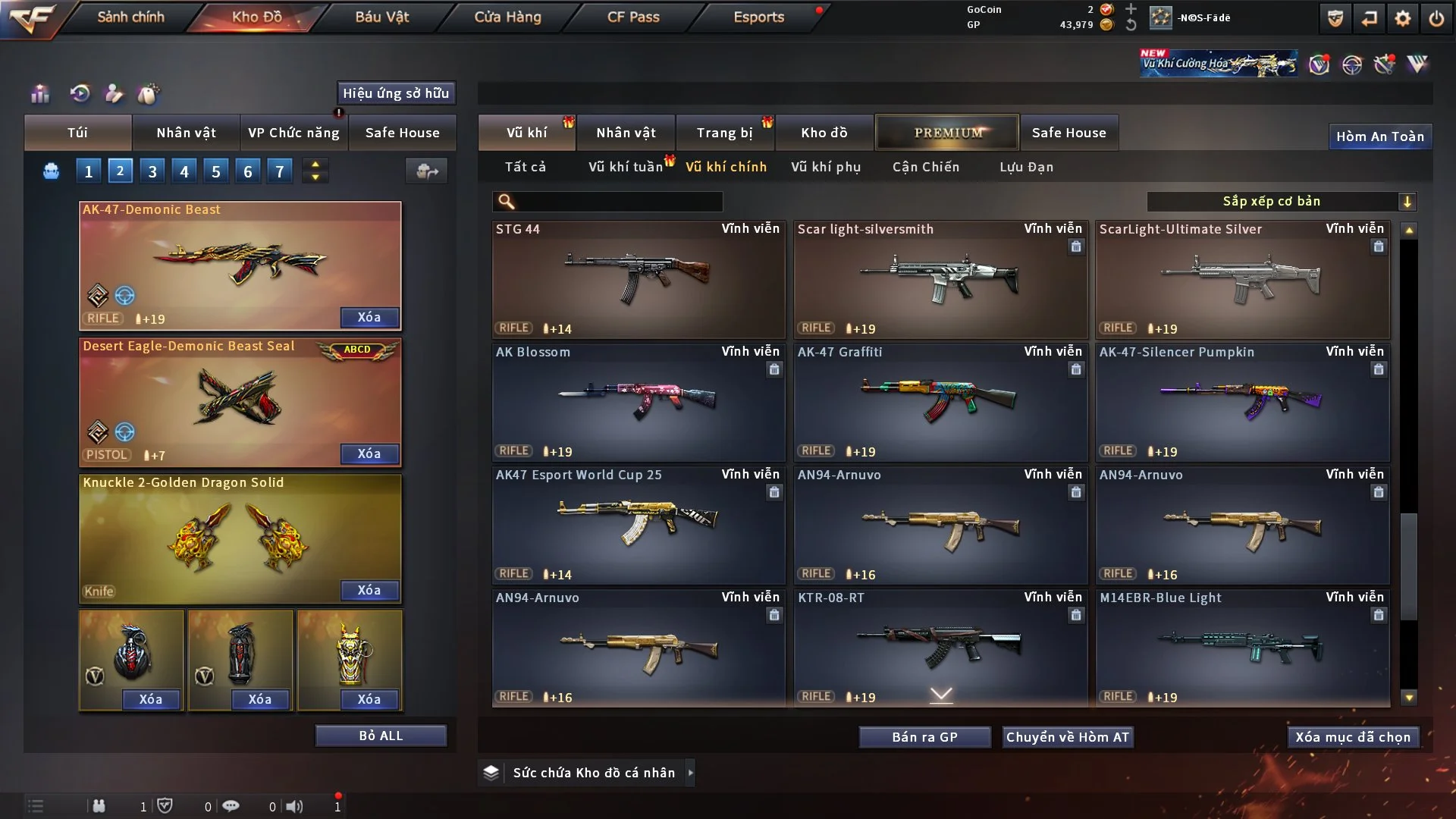Switch to the Nhân vật inventory tab
Viewport: 1456px width, 819px height.
626,133
